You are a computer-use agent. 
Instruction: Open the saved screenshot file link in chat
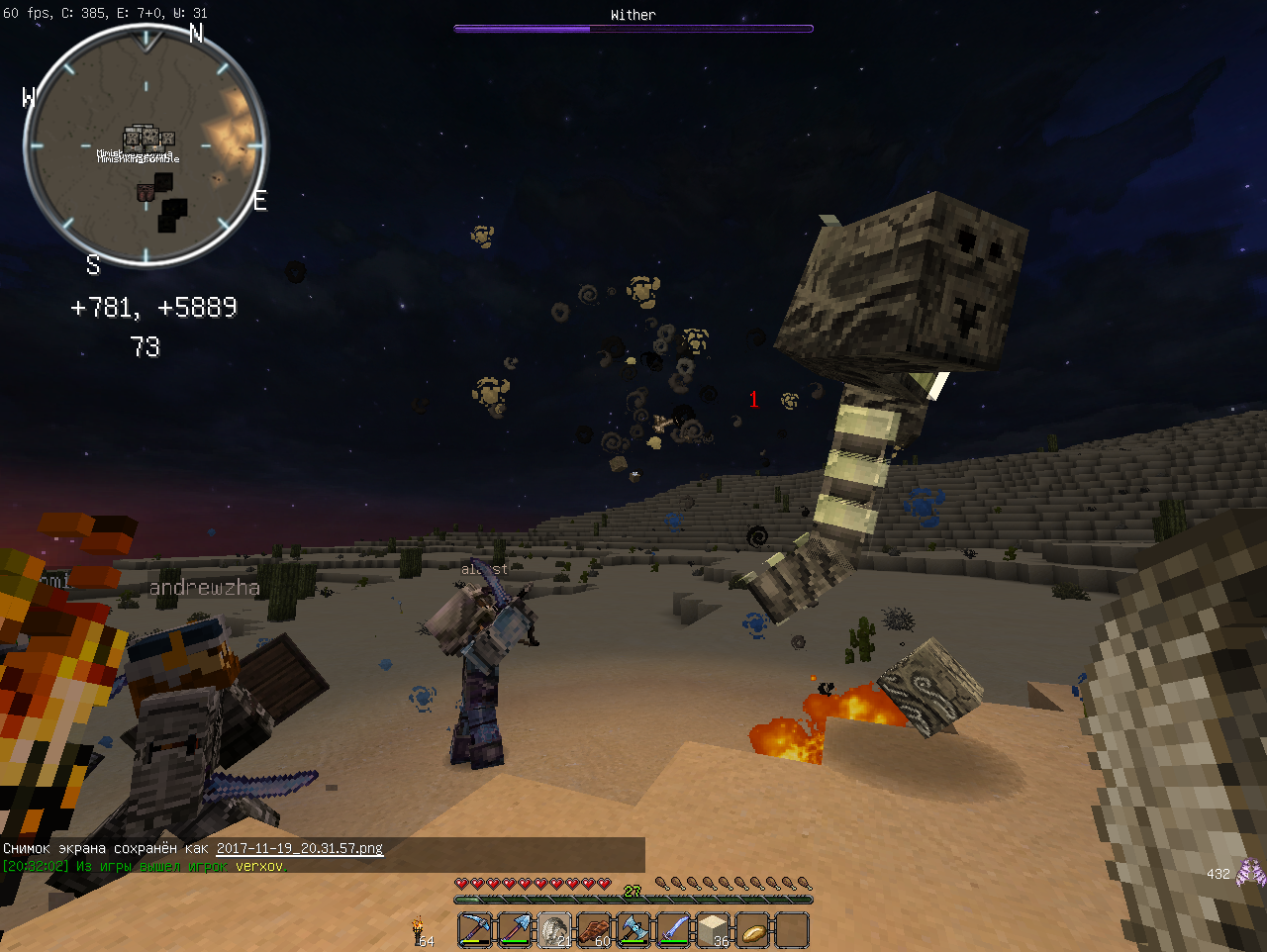pyautogui.click(x=299, y=848)
